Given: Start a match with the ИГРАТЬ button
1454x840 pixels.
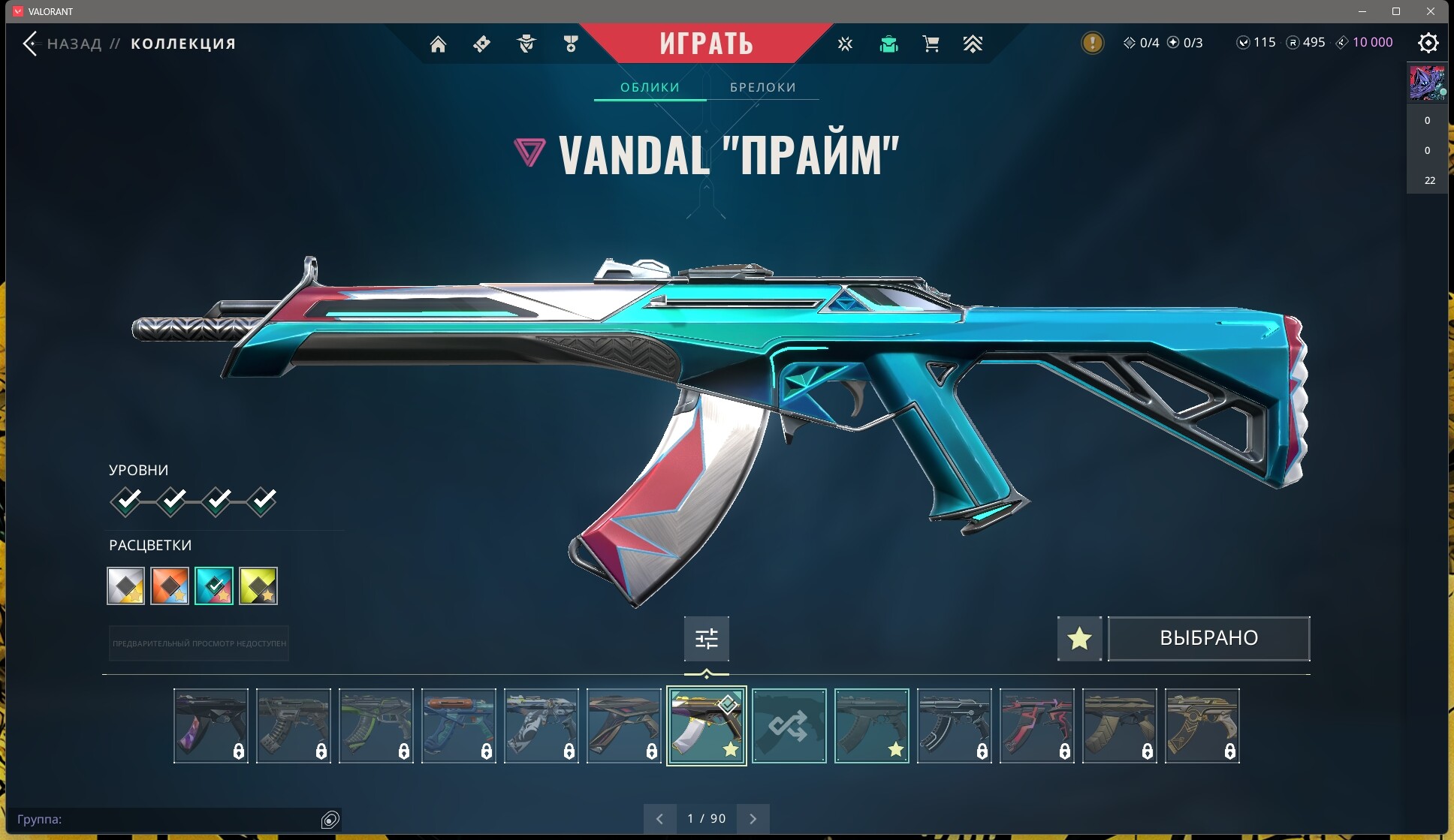Looking at the screenshot, I should [x=706, y=44].
